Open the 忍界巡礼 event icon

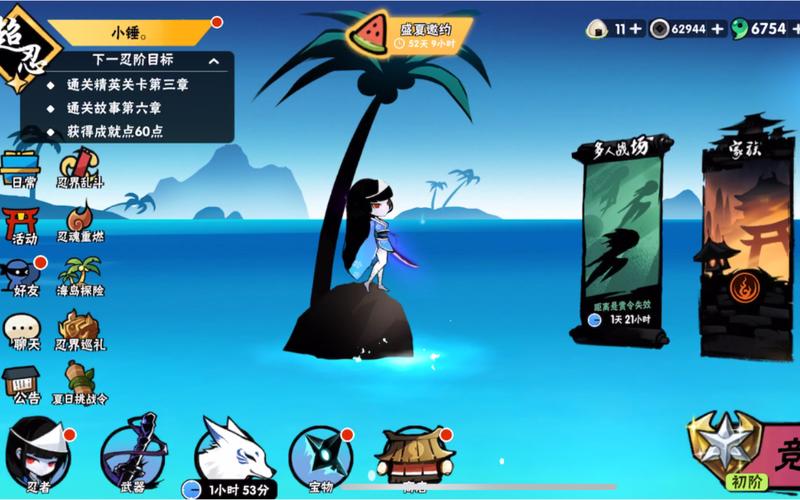click(80, 330)
